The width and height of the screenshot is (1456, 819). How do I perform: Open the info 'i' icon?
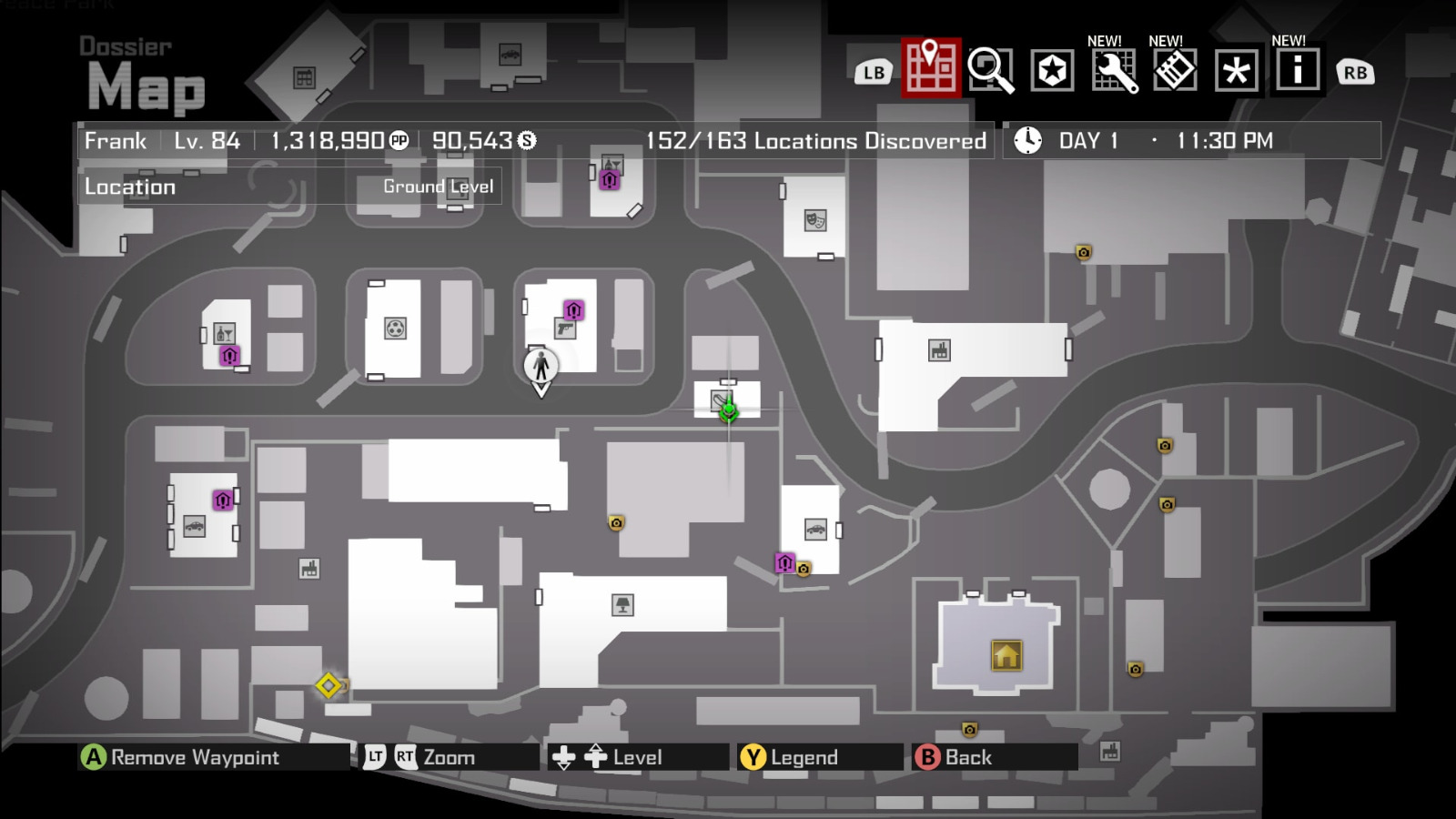click(x=1298, y=71)
